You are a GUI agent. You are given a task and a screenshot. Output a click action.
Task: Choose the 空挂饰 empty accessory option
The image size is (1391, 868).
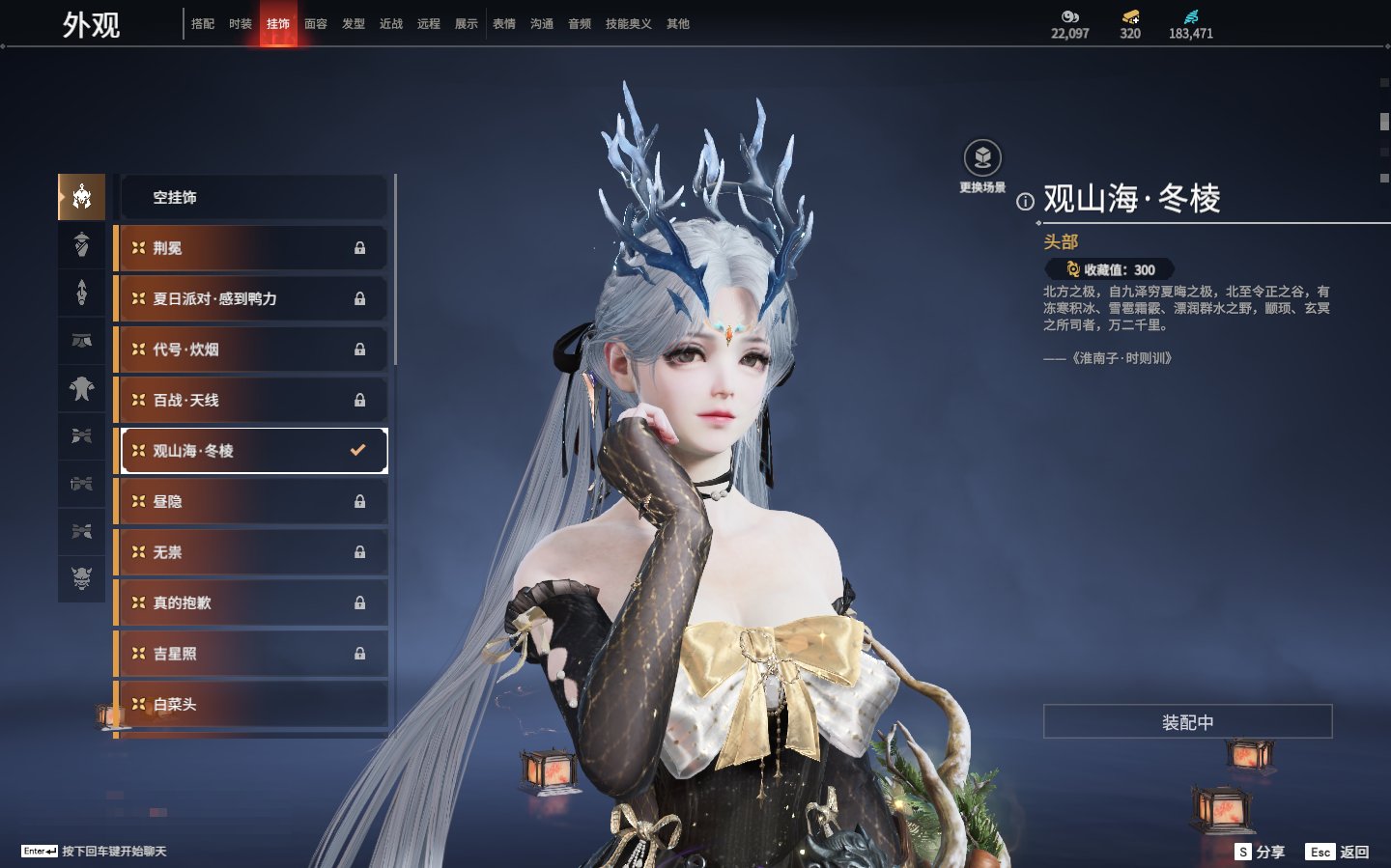pyautogui.click(x=253, y=197)
